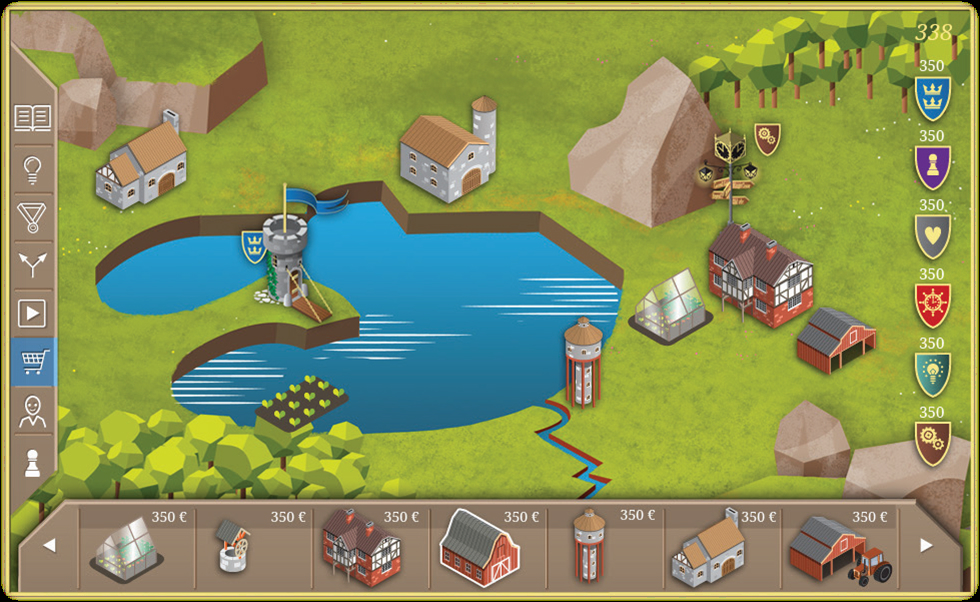Select the green lightbulb shield
Screen dimensions: 980x602
point(932,374)
